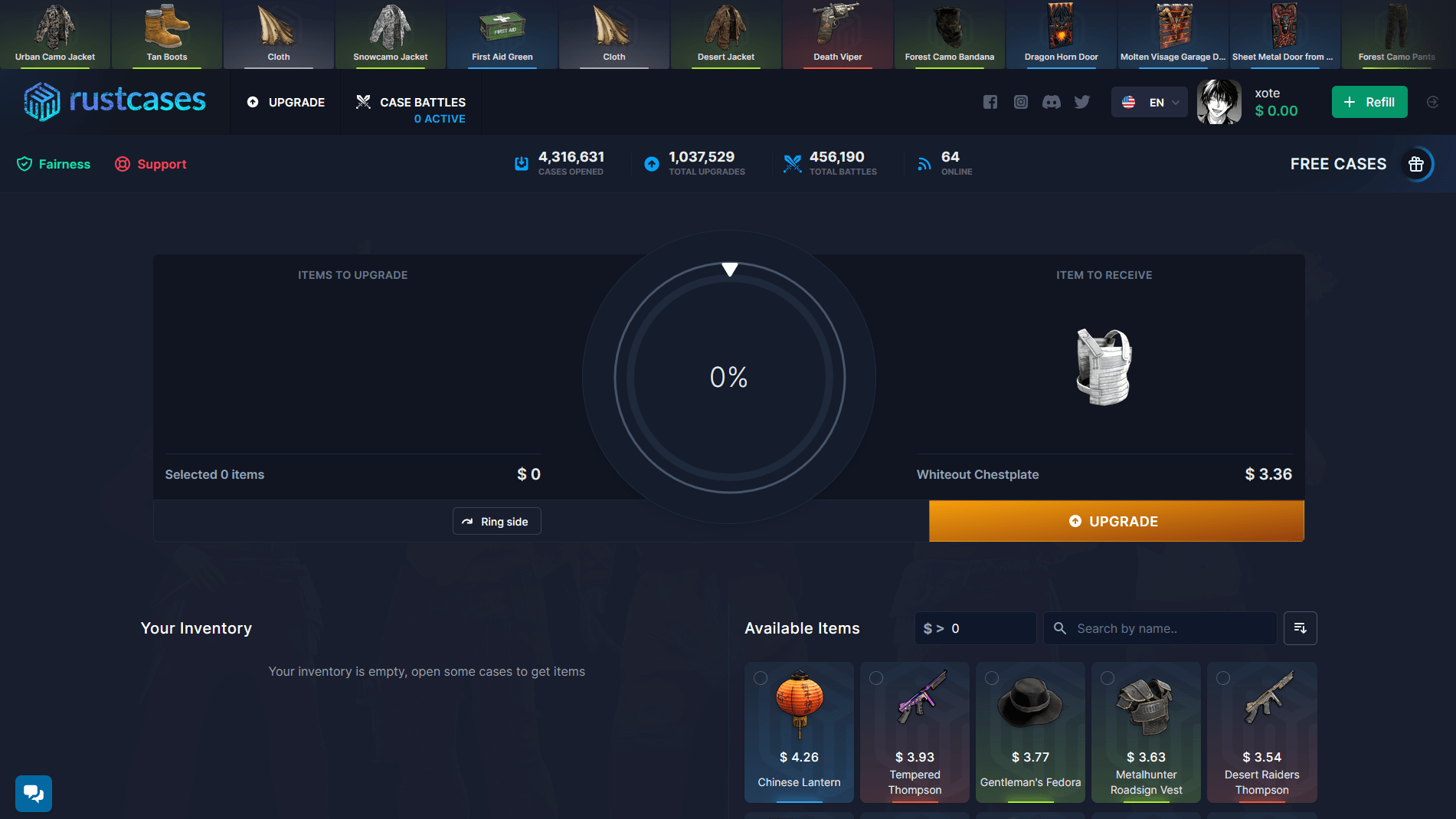The width and height of the screenshot is (1456, 819).
Task: Click the Twitter icon in the header
Action: [x=1081, y=102]
